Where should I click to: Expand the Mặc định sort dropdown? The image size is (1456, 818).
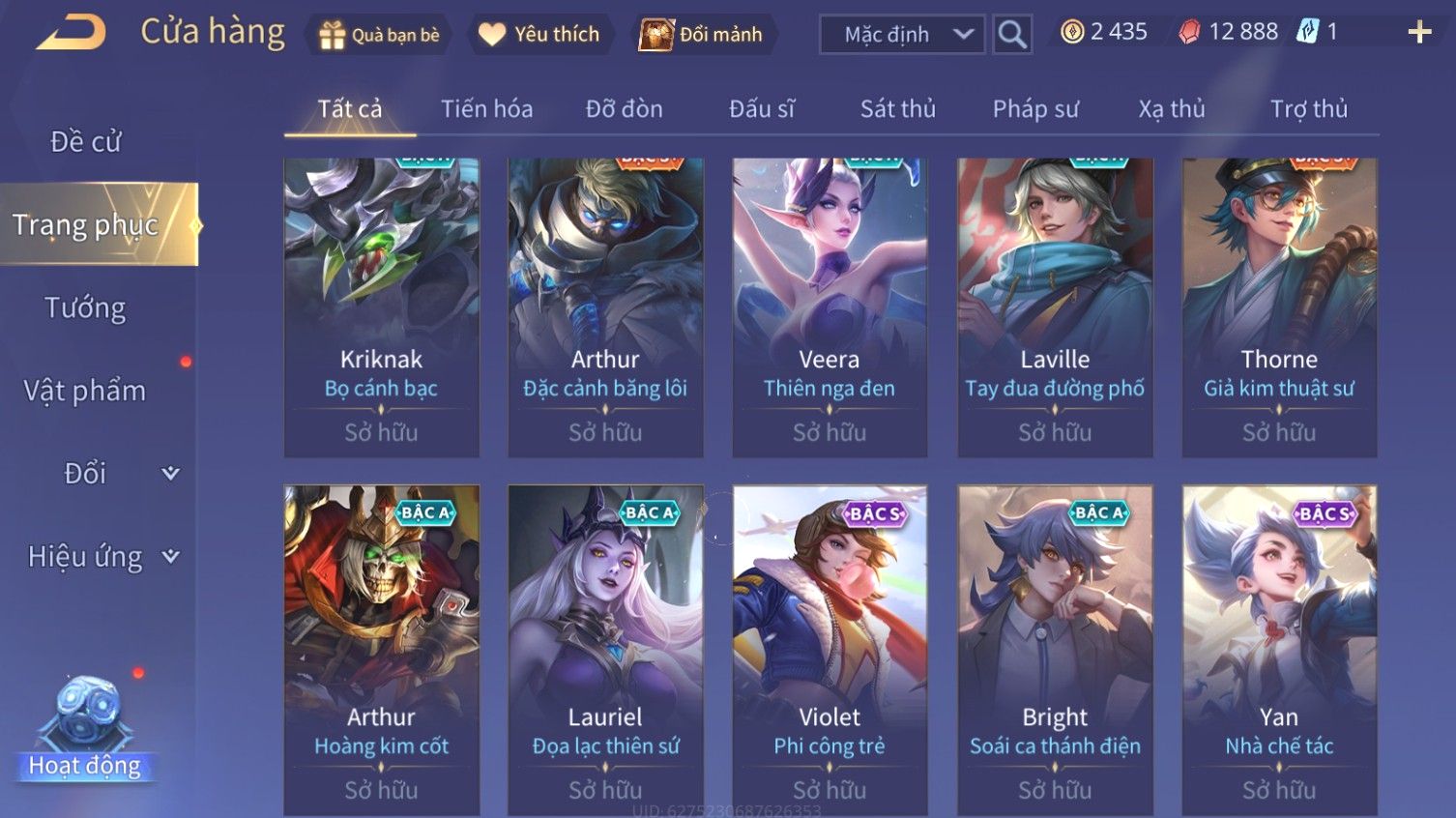click(902, 35)
